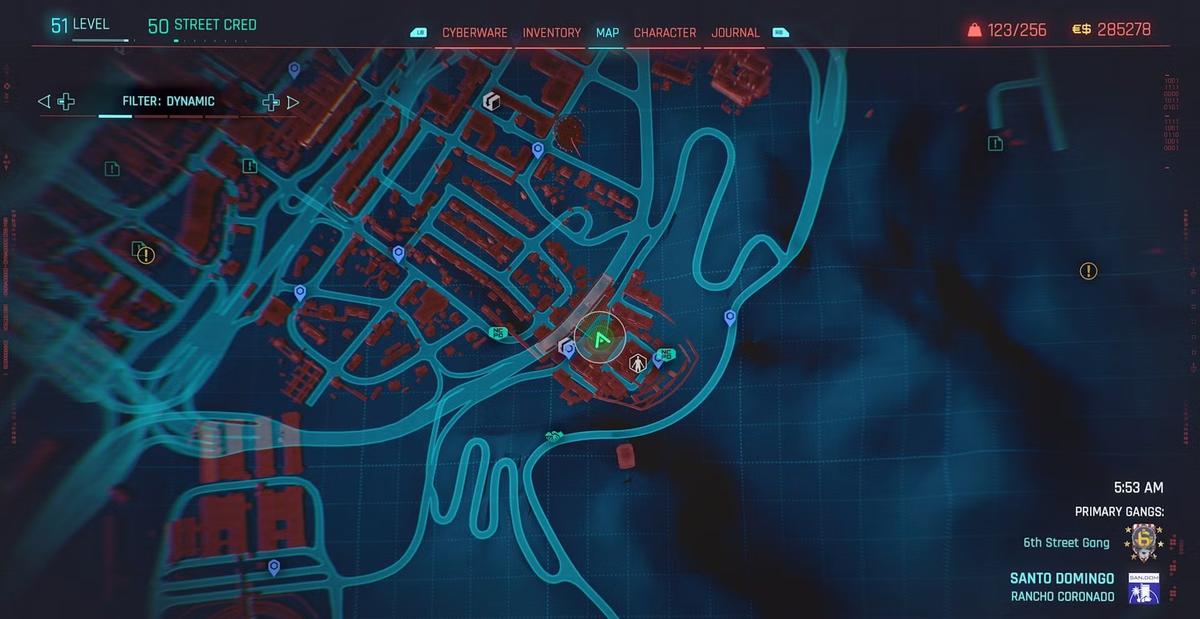This screenshot has width=1200, height=619.
Task: Click the previous map filter arrow
Action: tap(44, 101)
